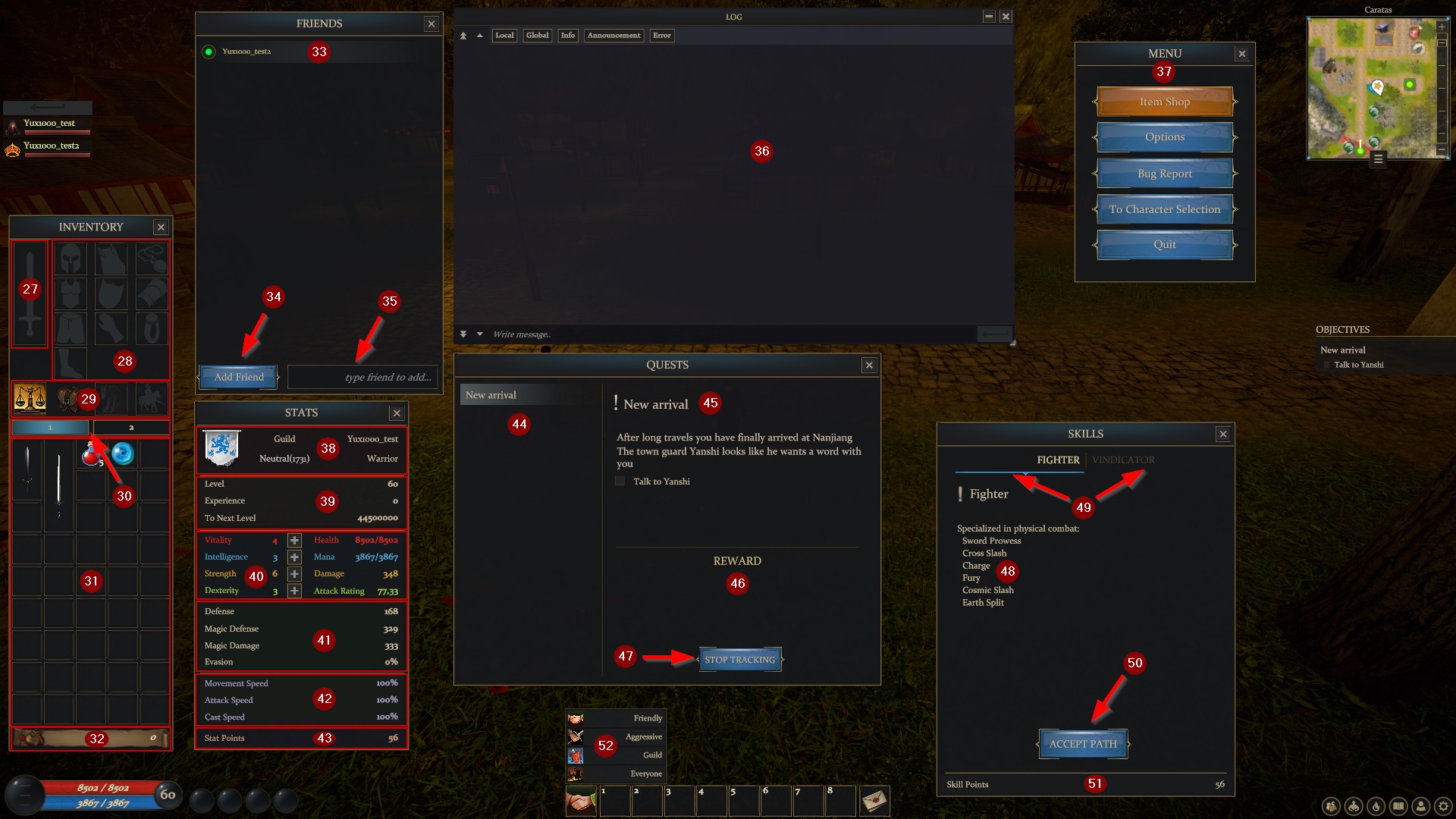Focus the friend name input field
Screen dimensions: 1456x819
364,377
